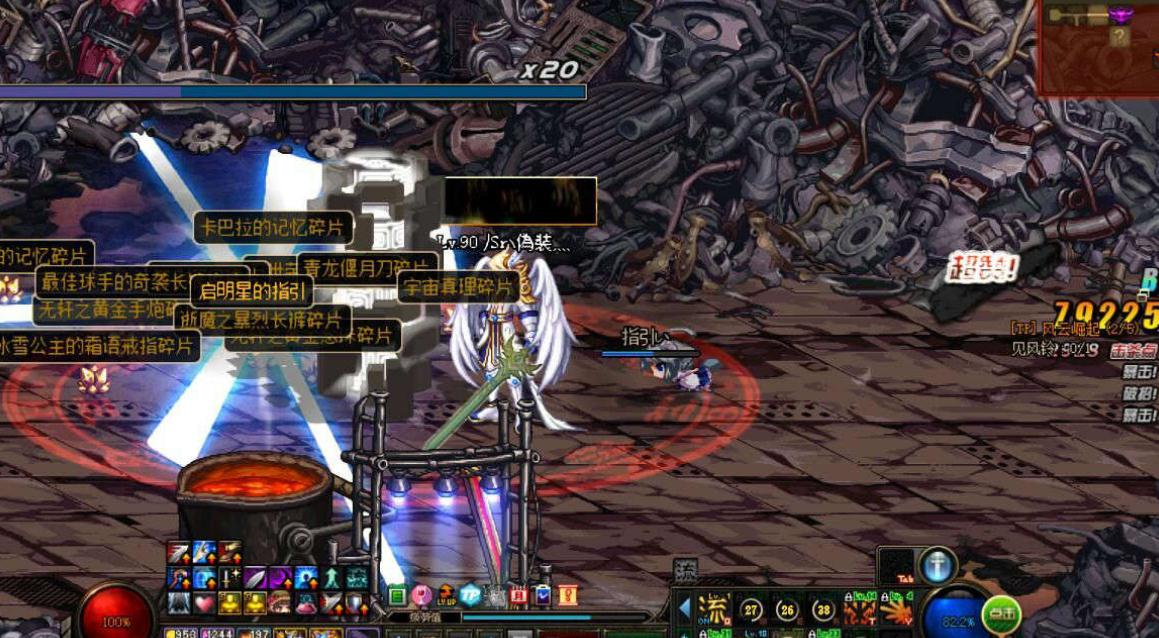Open the pink orb menu icon
Screen dimensions: 1159x638
coord(421,596)
